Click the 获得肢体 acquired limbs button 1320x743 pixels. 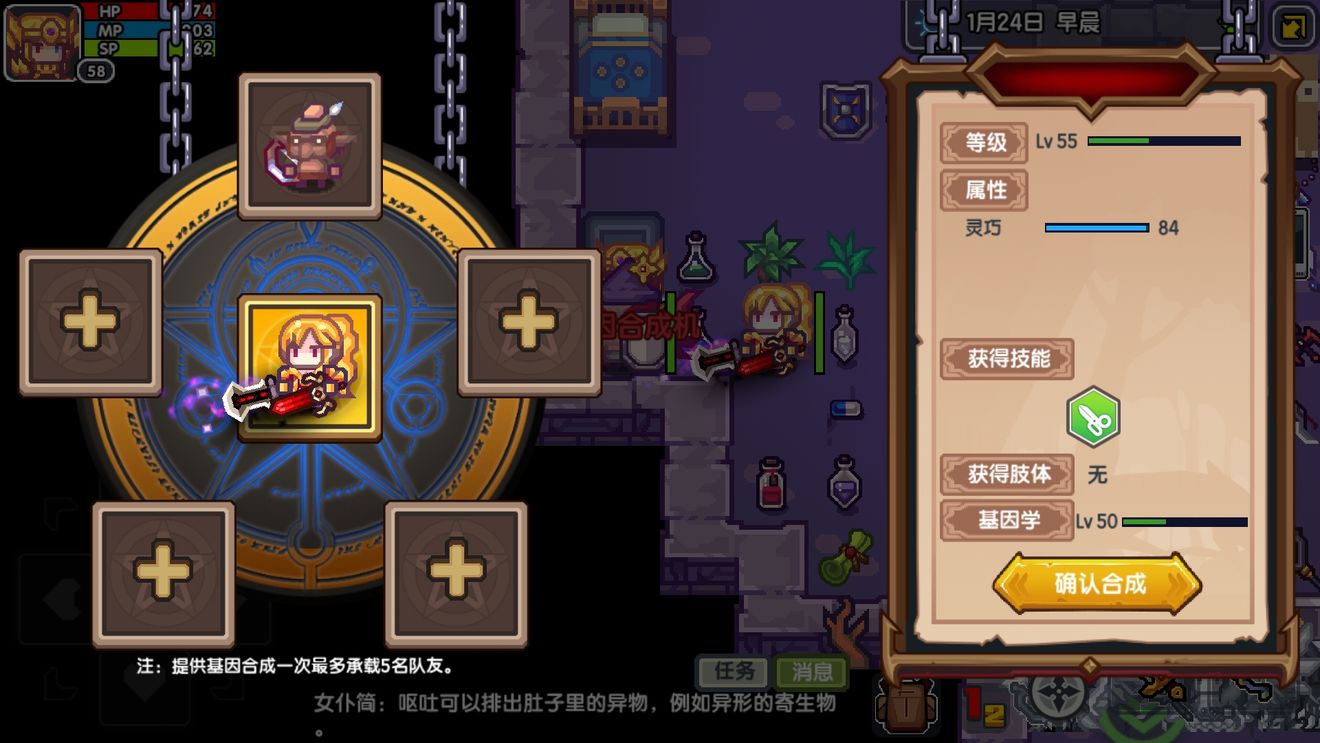[1008, 475]
